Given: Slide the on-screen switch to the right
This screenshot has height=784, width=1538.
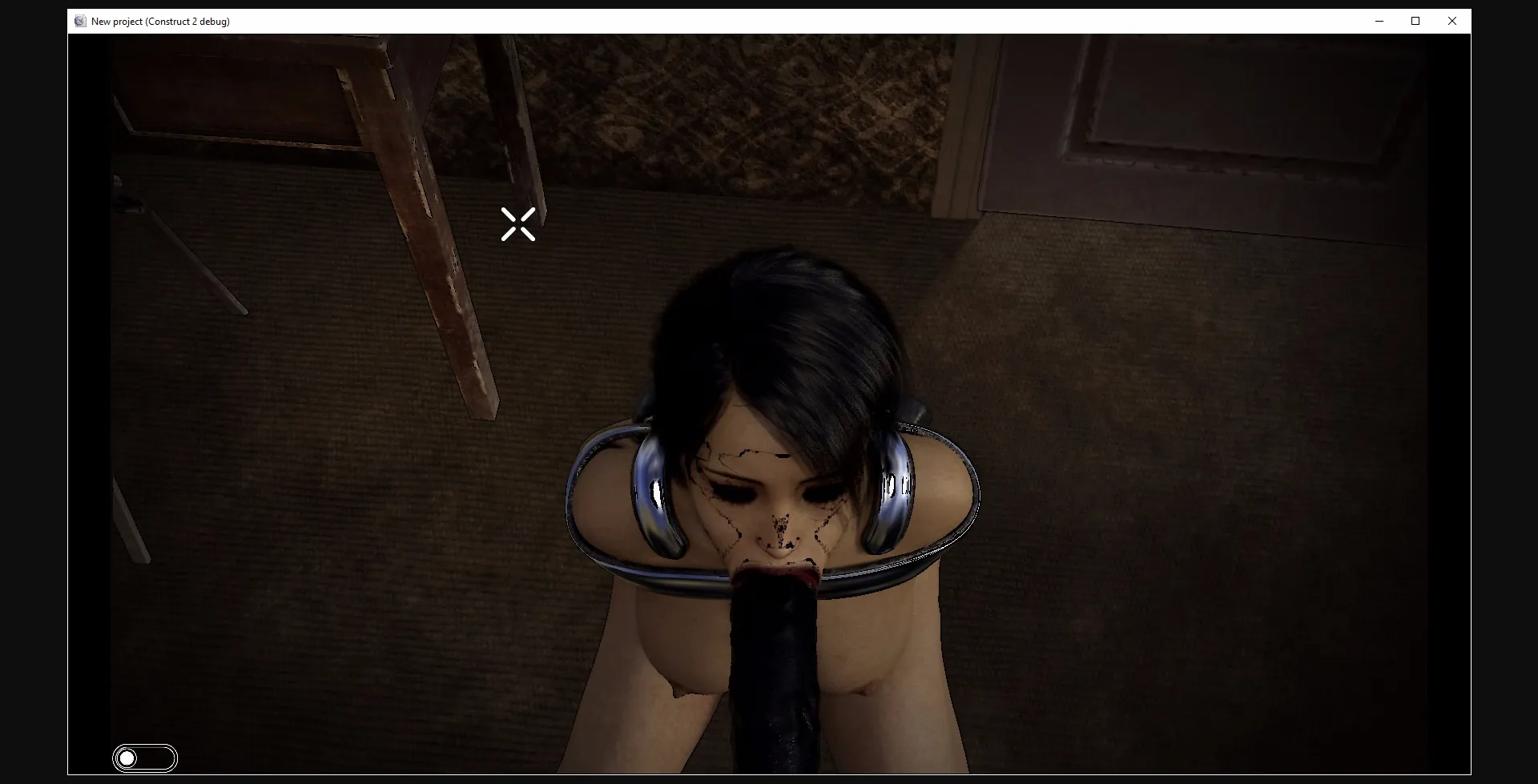Looking at the screenshot, I should [145, 758].
